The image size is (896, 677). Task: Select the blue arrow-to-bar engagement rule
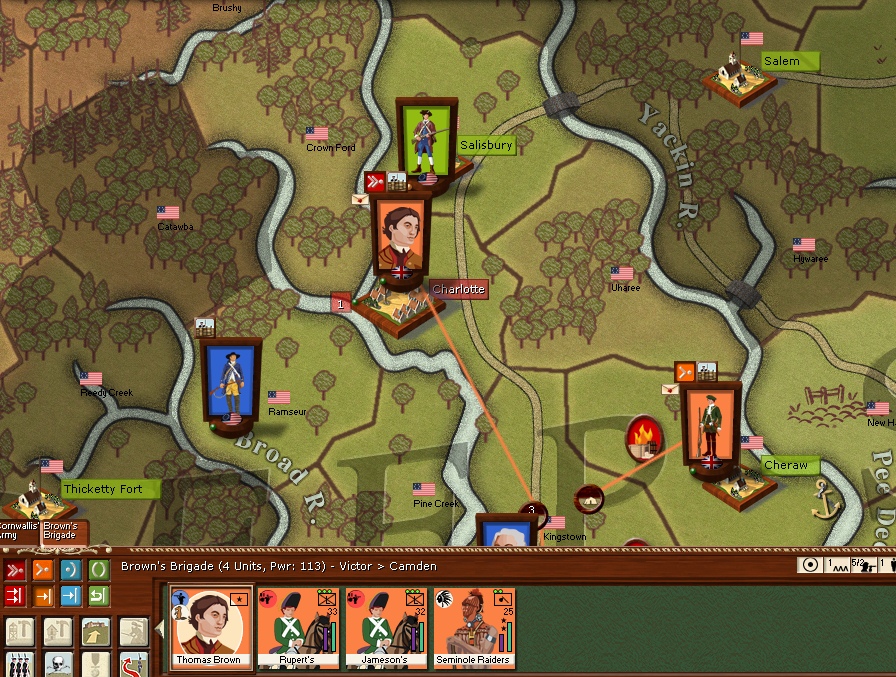71,597
